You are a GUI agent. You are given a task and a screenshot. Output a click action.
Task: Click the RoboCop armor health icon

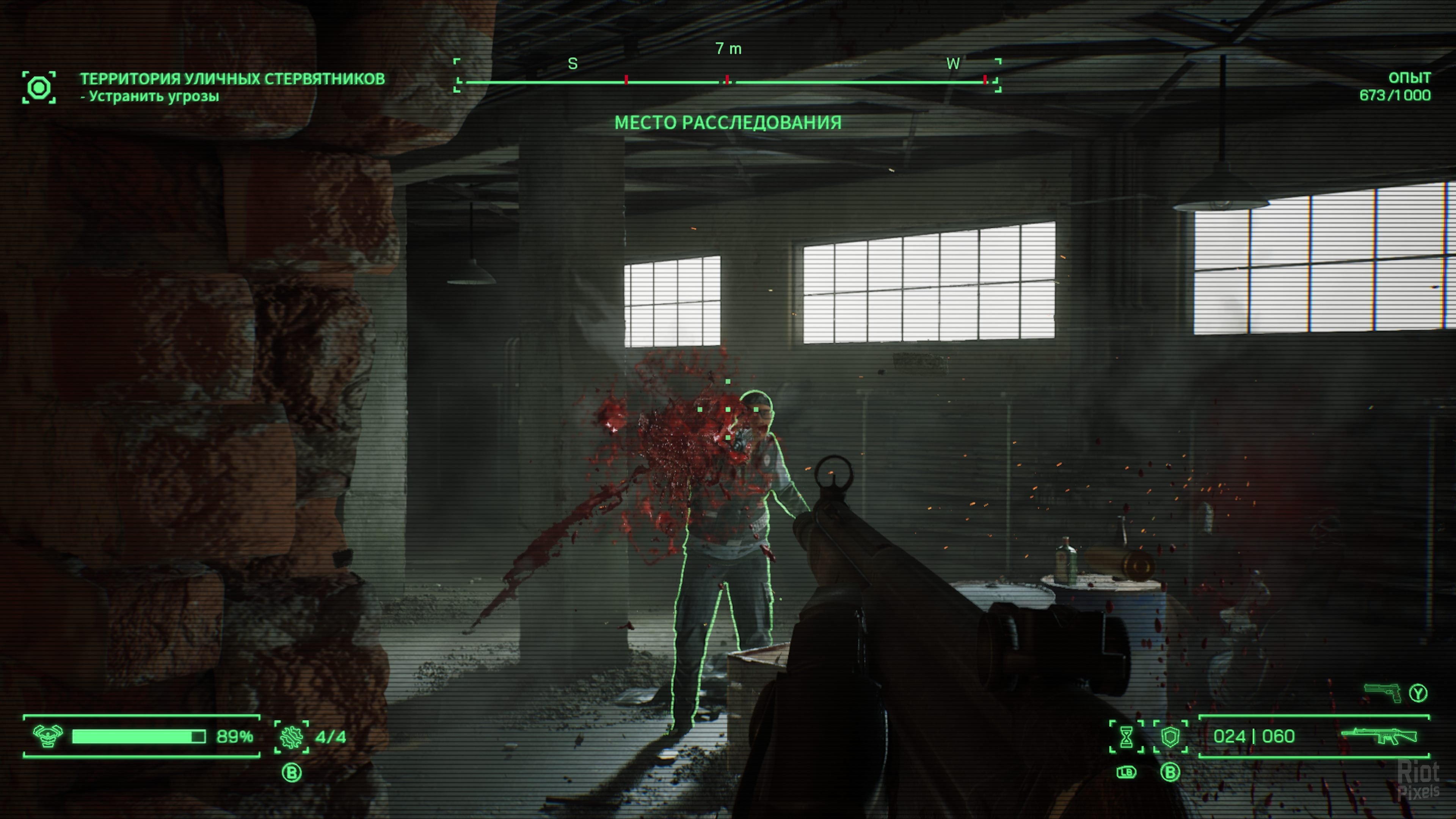(48, 736)
